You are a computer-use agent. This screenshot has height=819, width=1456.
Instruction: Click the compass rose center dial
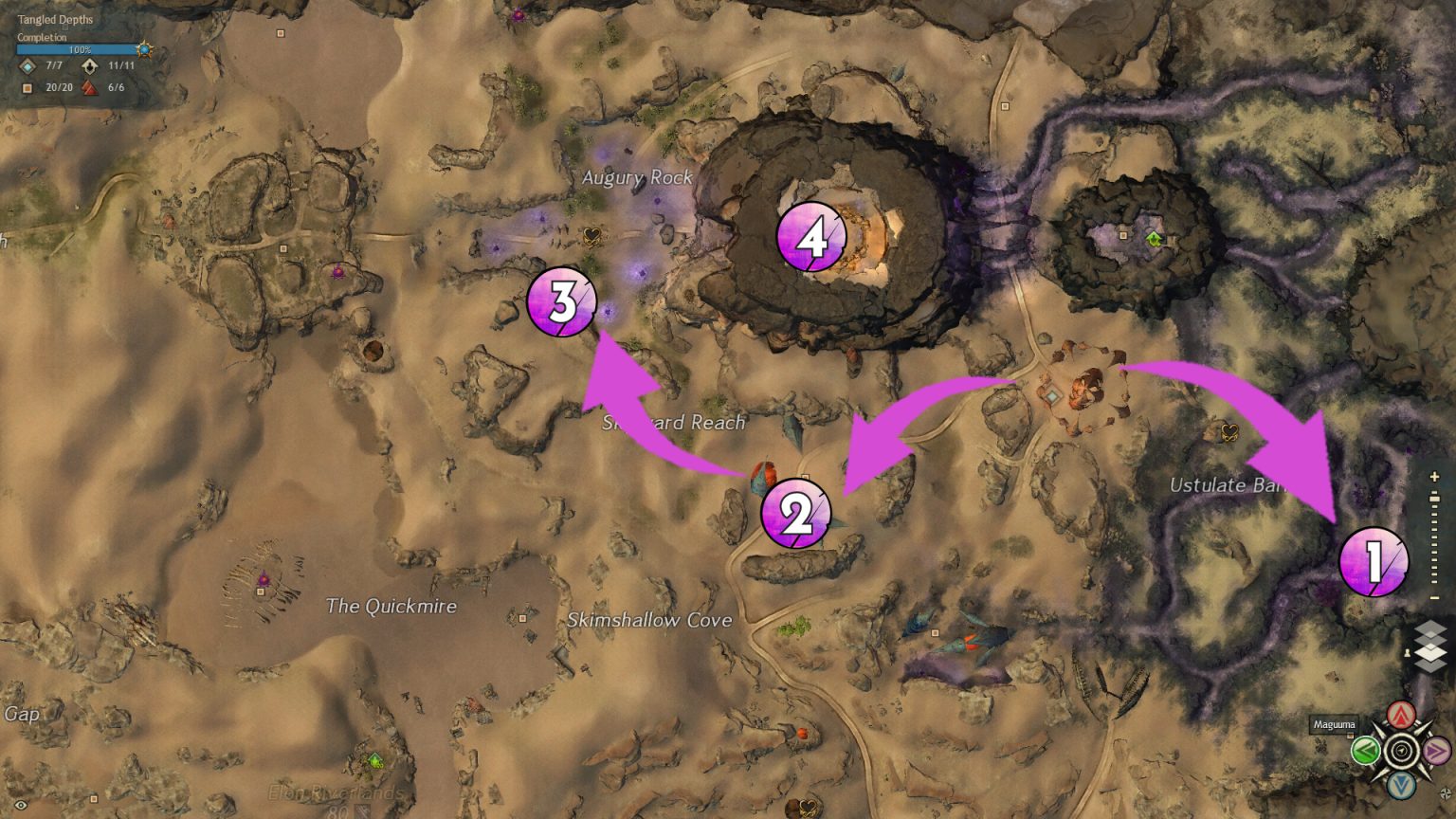click(1400, 751)
